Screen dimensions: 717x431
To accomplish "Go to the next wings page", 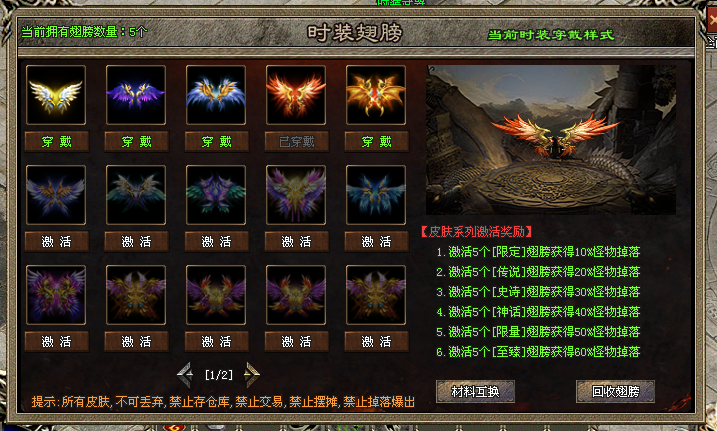I will click(x=252, y=375).
